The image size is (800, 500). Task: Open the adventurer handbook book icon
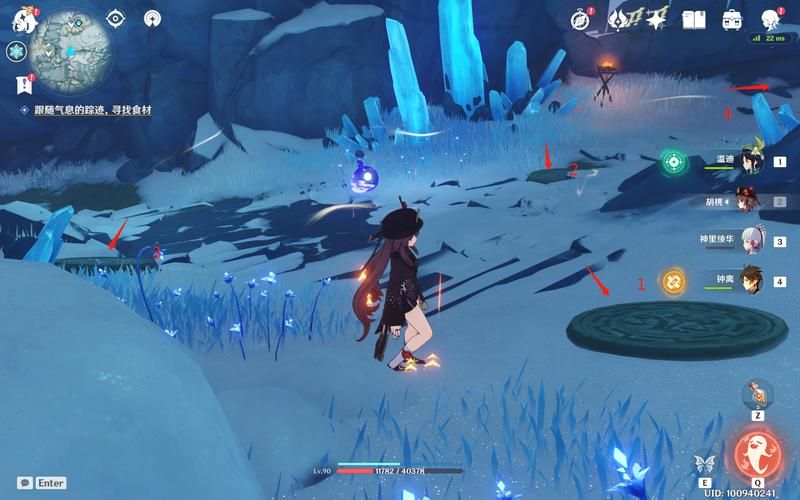(x=694, y=19)
